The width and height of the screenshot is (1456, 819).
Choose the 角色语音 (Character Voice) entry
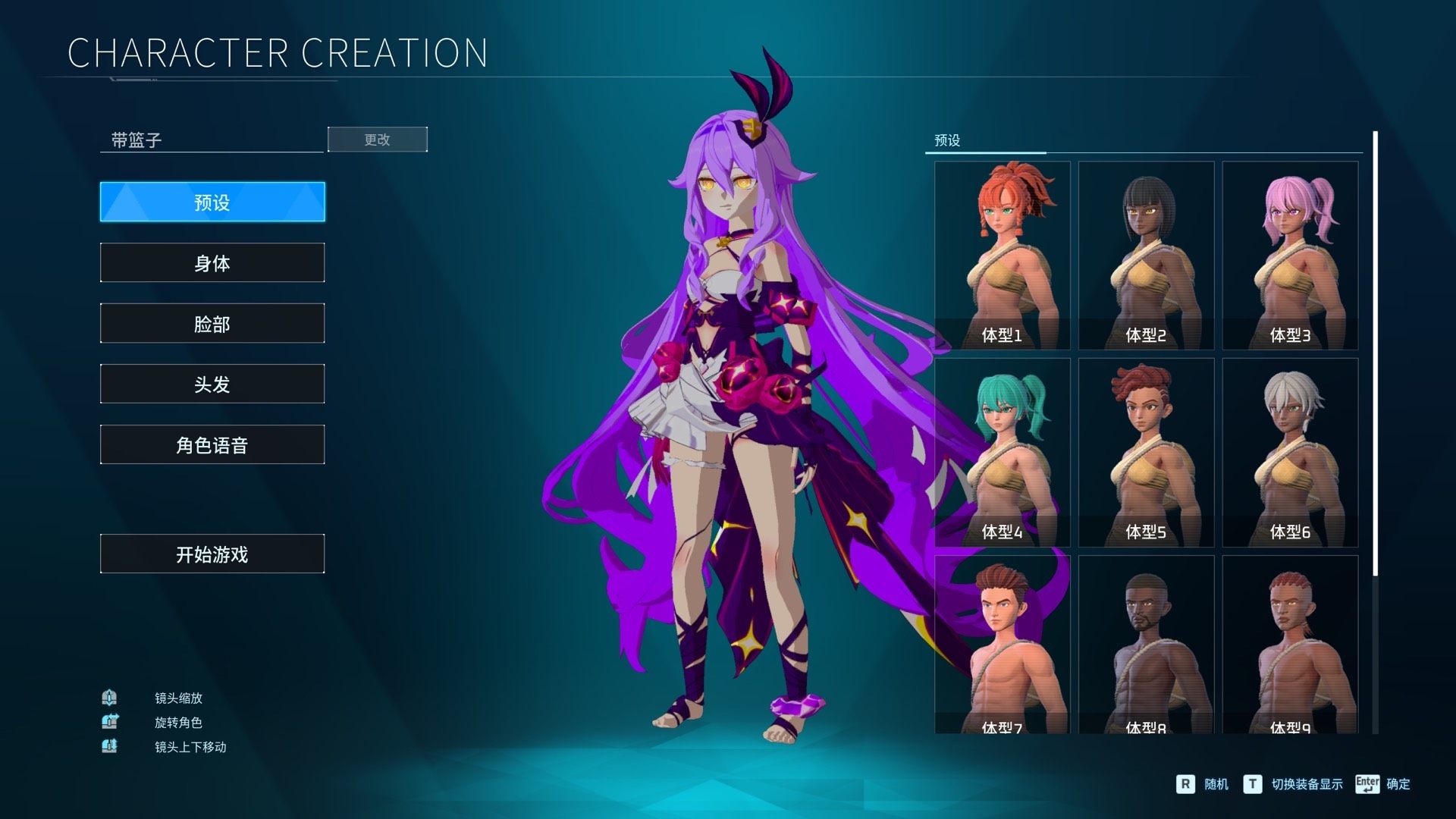(x=212, y=444)
